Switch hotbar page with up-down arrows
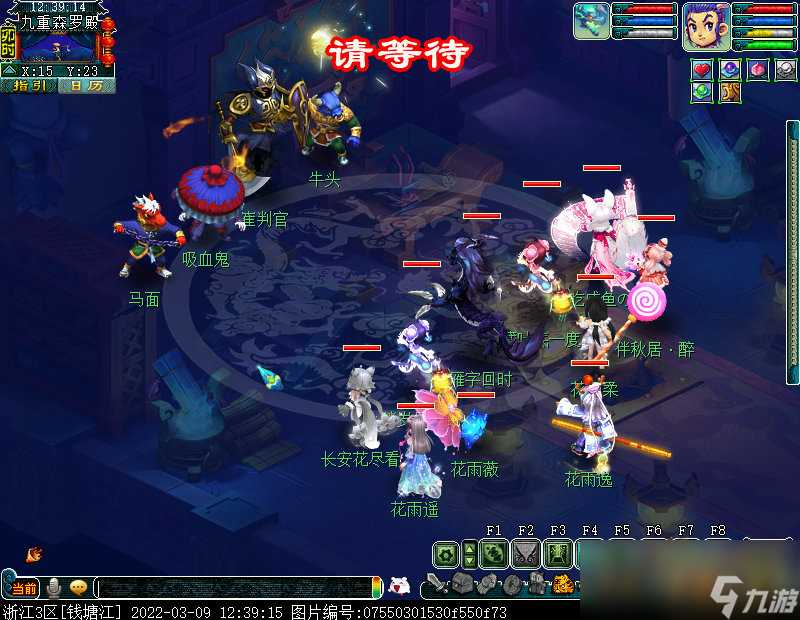Screen dimensions: 800x620 click(x=471, y=554)
